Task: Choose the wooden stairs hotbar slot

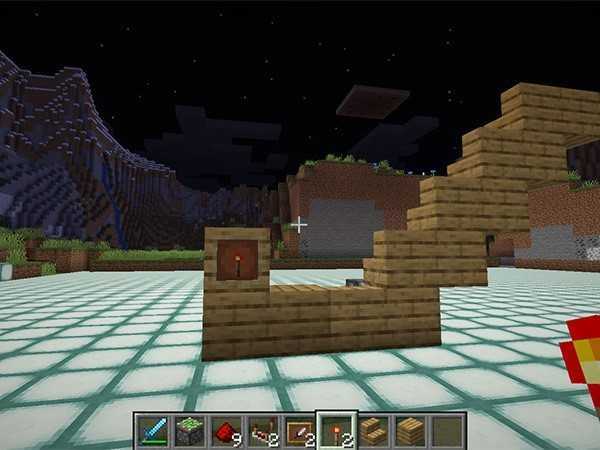Action: (x=373, y=430)
